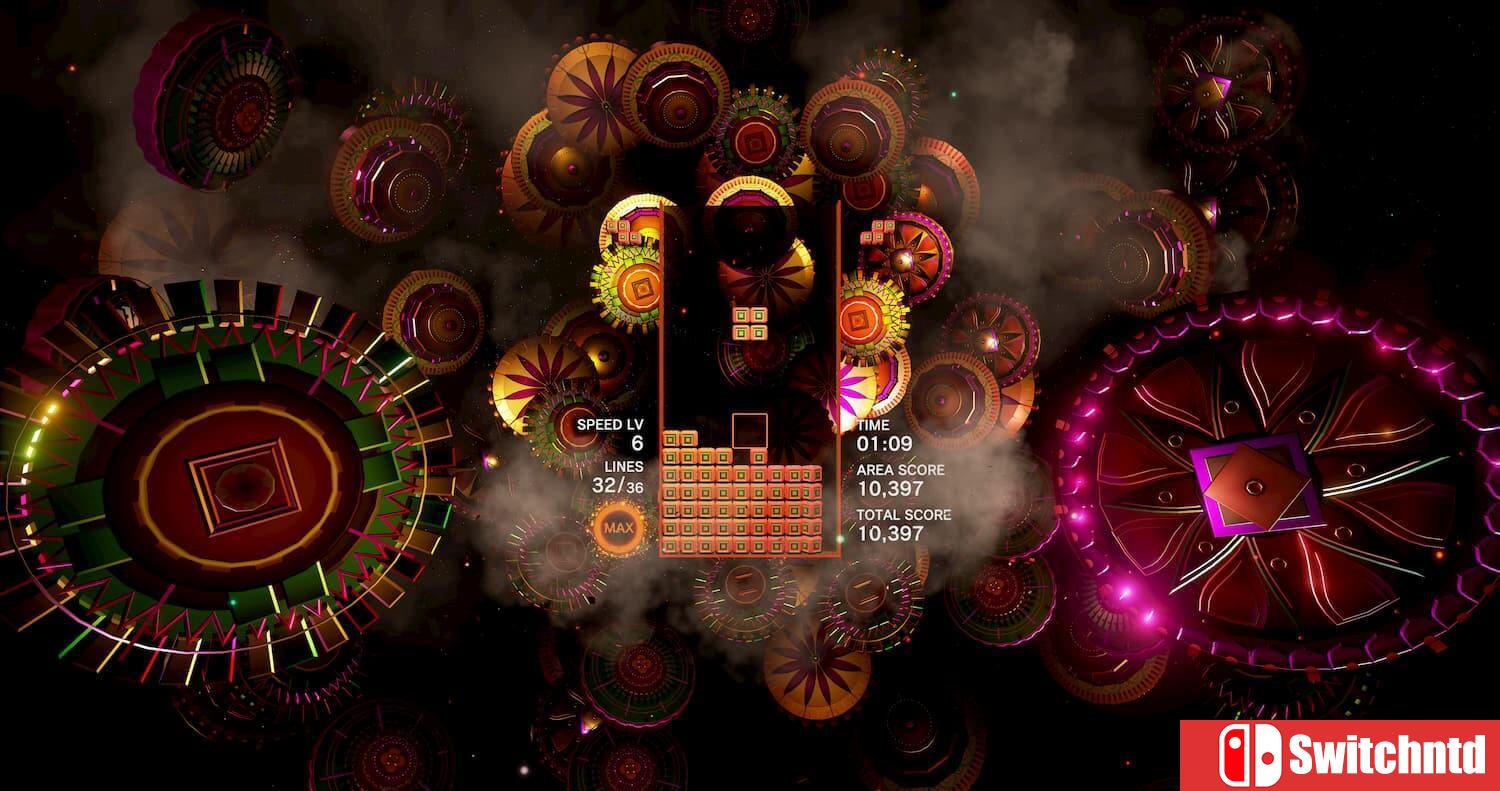Select the next-piece block in the upper queue

tap(624, 230)
